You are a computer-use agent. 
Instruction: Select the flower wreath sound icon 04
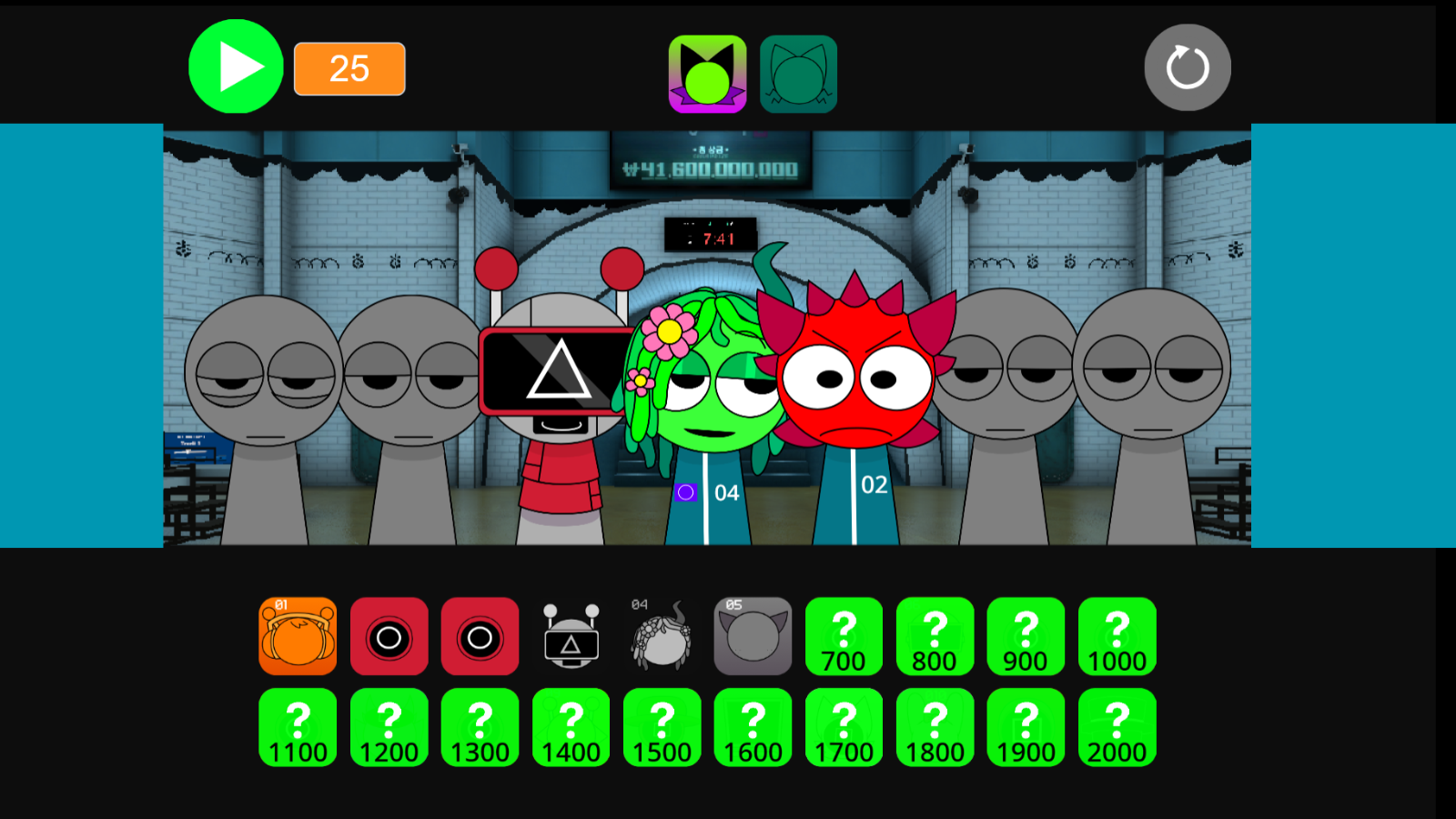662,636
